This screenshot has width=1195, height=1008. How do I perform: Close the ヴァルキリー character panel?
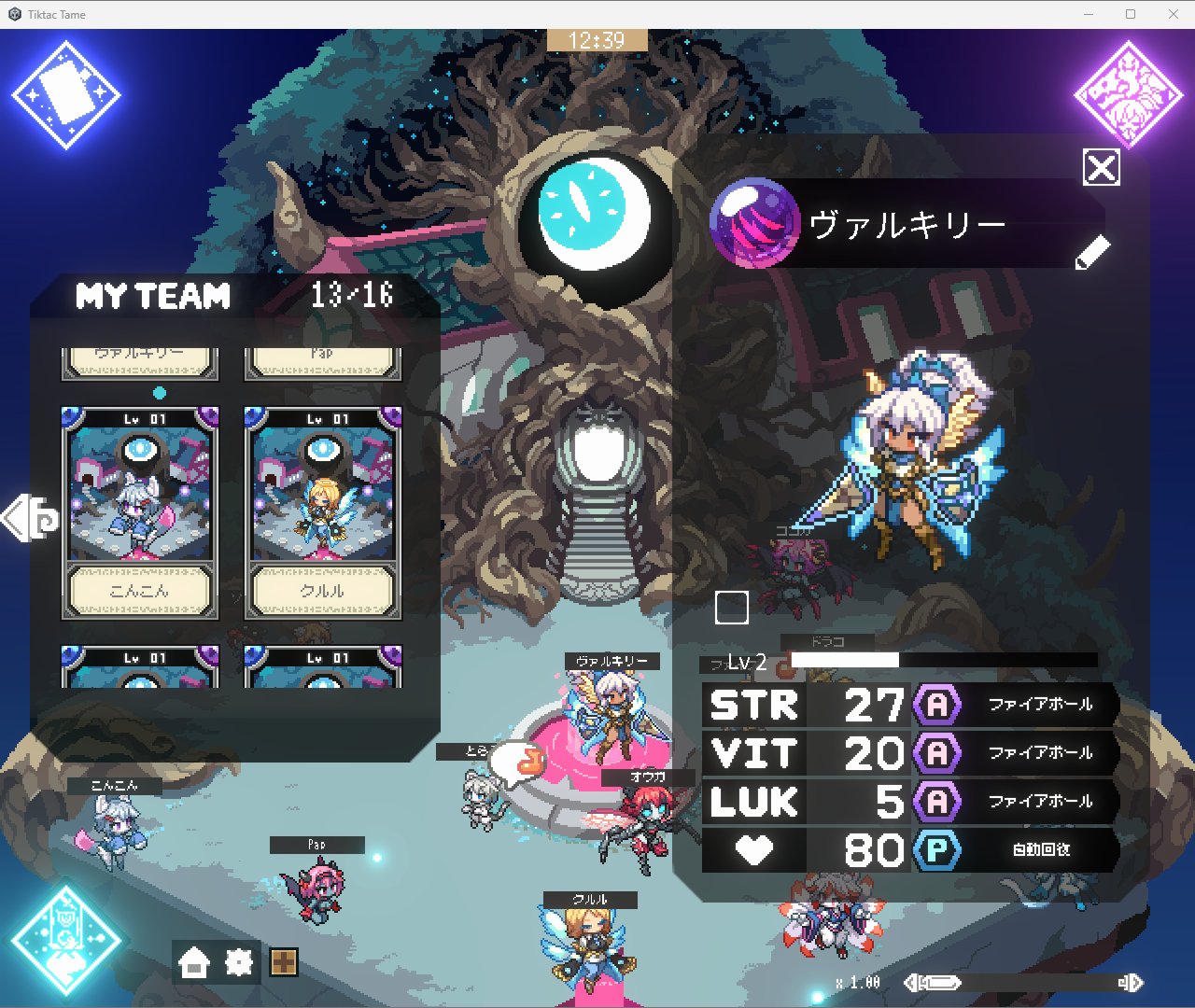1102,168
